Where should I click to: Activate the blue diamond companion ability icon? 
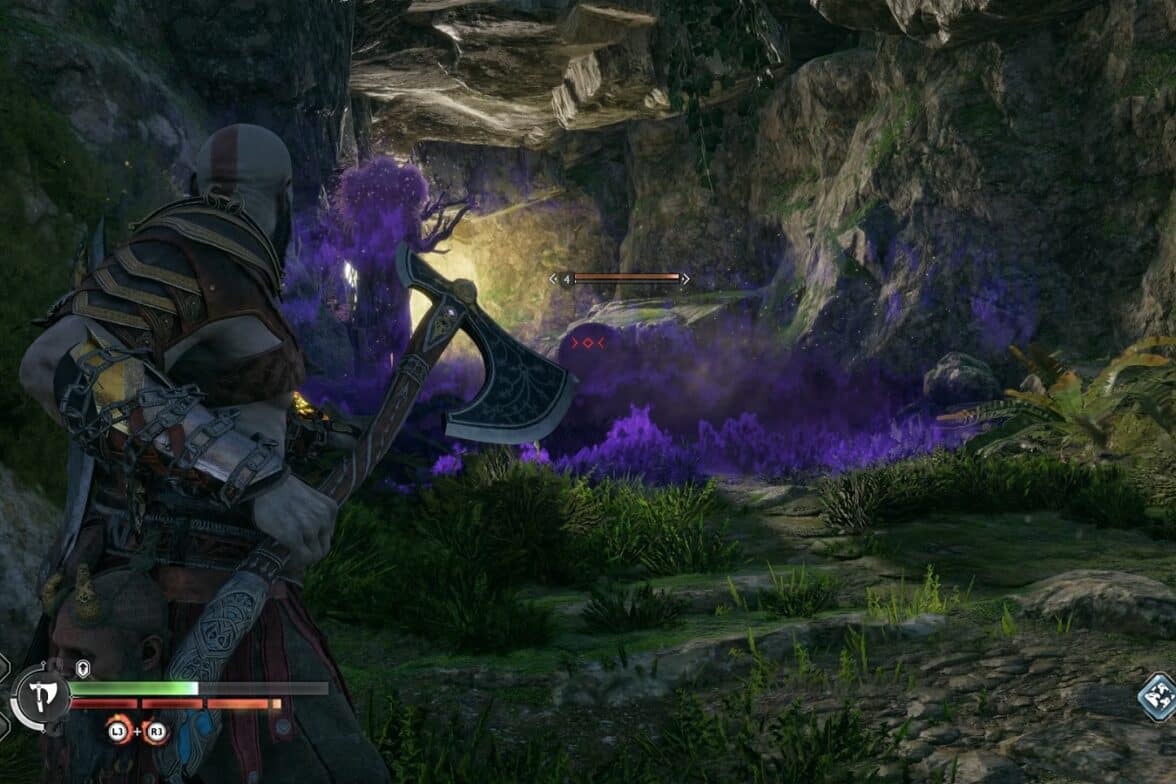[x=1158, y=697]
